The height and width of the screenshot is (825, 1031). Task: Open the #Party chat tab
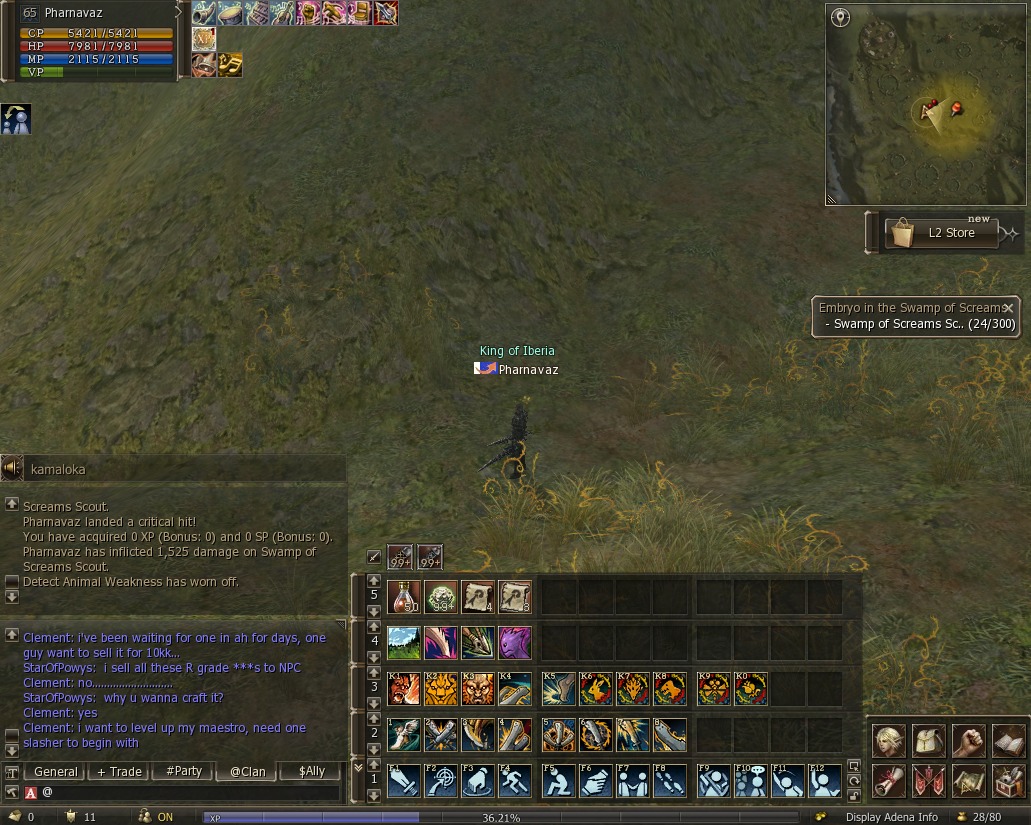tap(184, 771)
